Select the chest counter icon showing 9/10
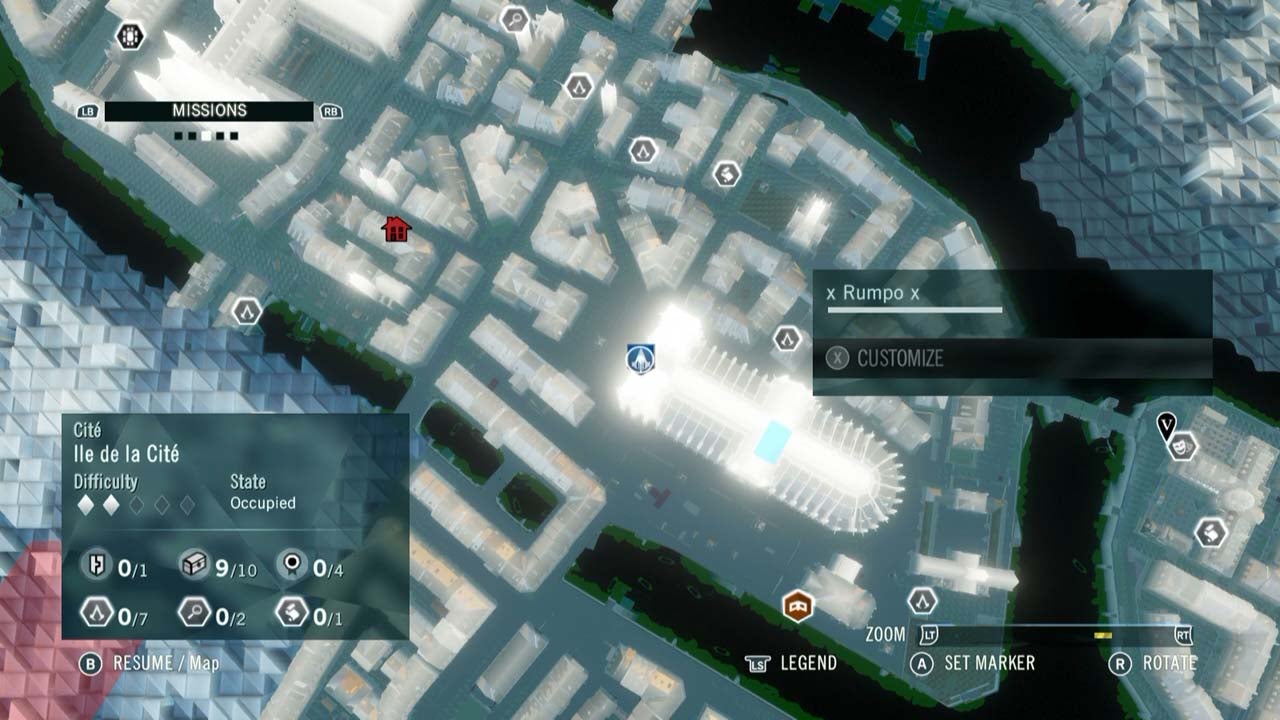This screenshot has height=720, width=1280. click(x=196, y=563)
